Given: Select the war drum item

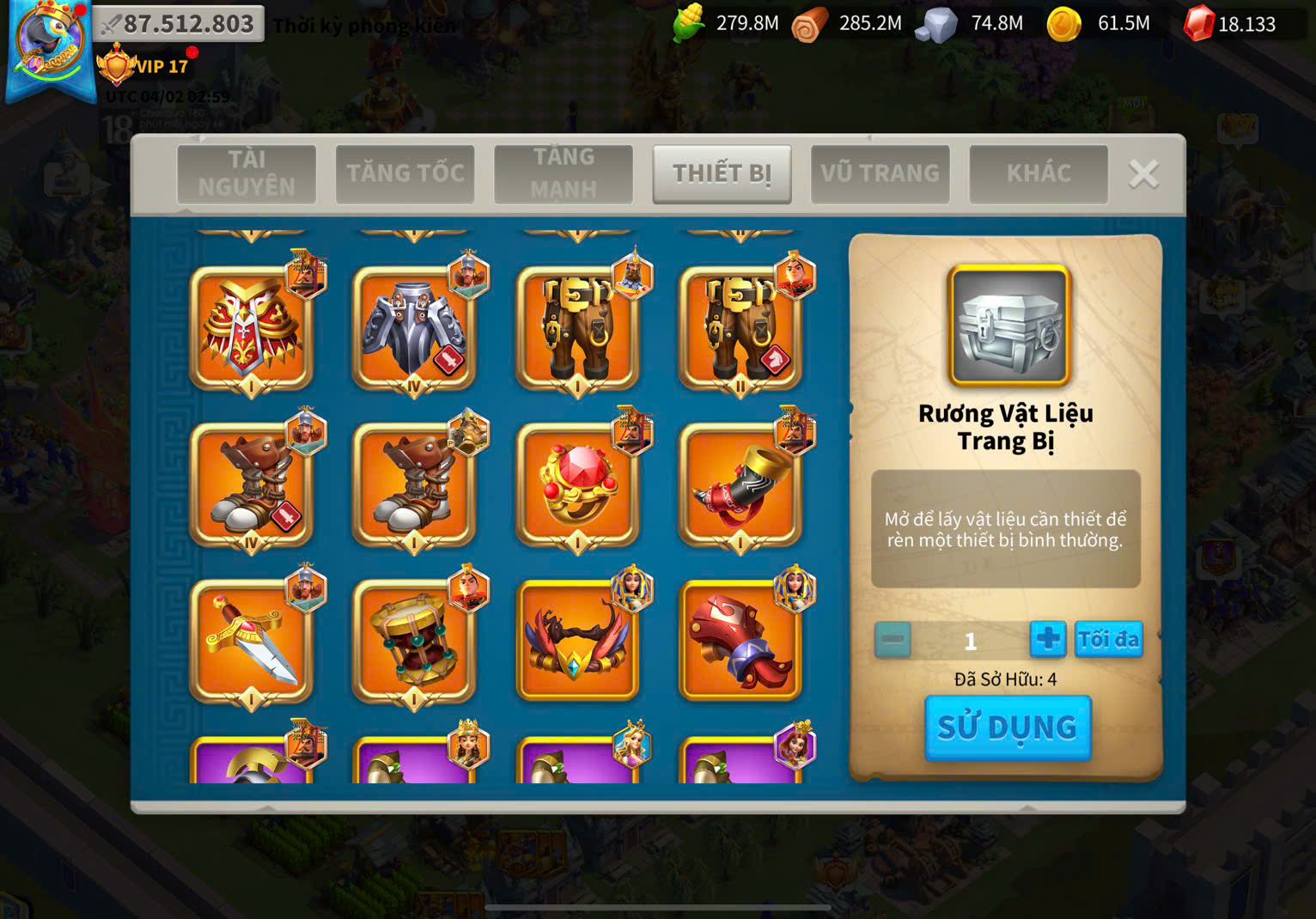Looking at the screenshot, I should coord(414,641).
